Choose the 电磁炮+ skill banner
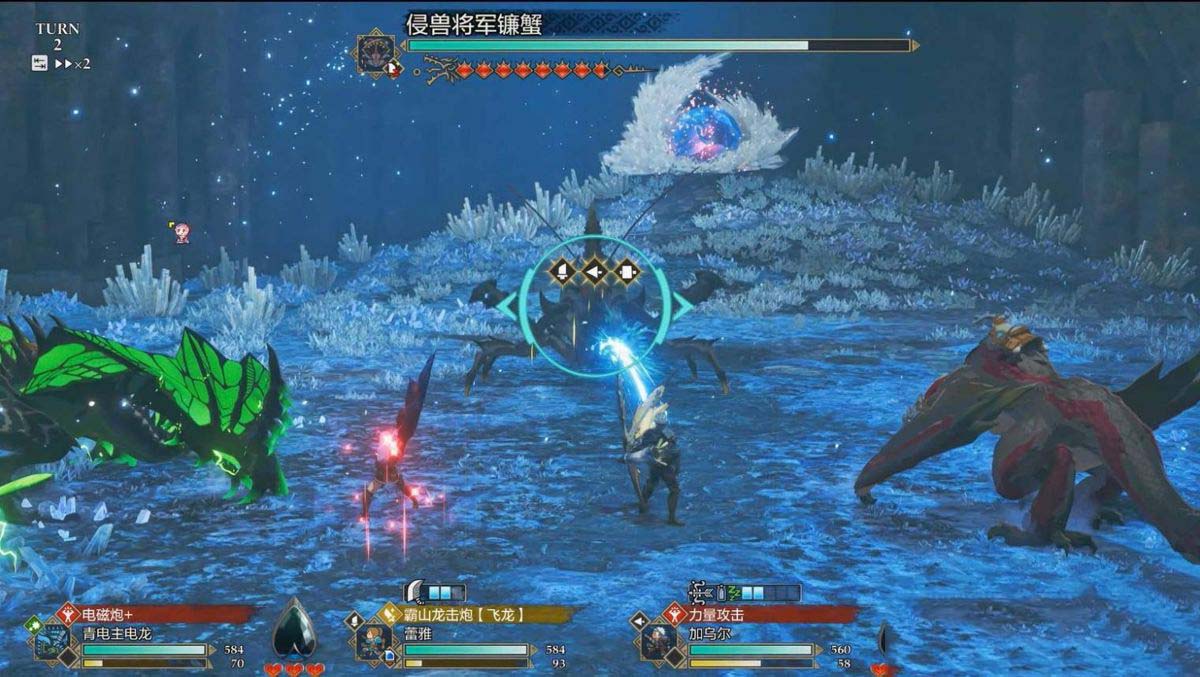 tap(150, 615)
